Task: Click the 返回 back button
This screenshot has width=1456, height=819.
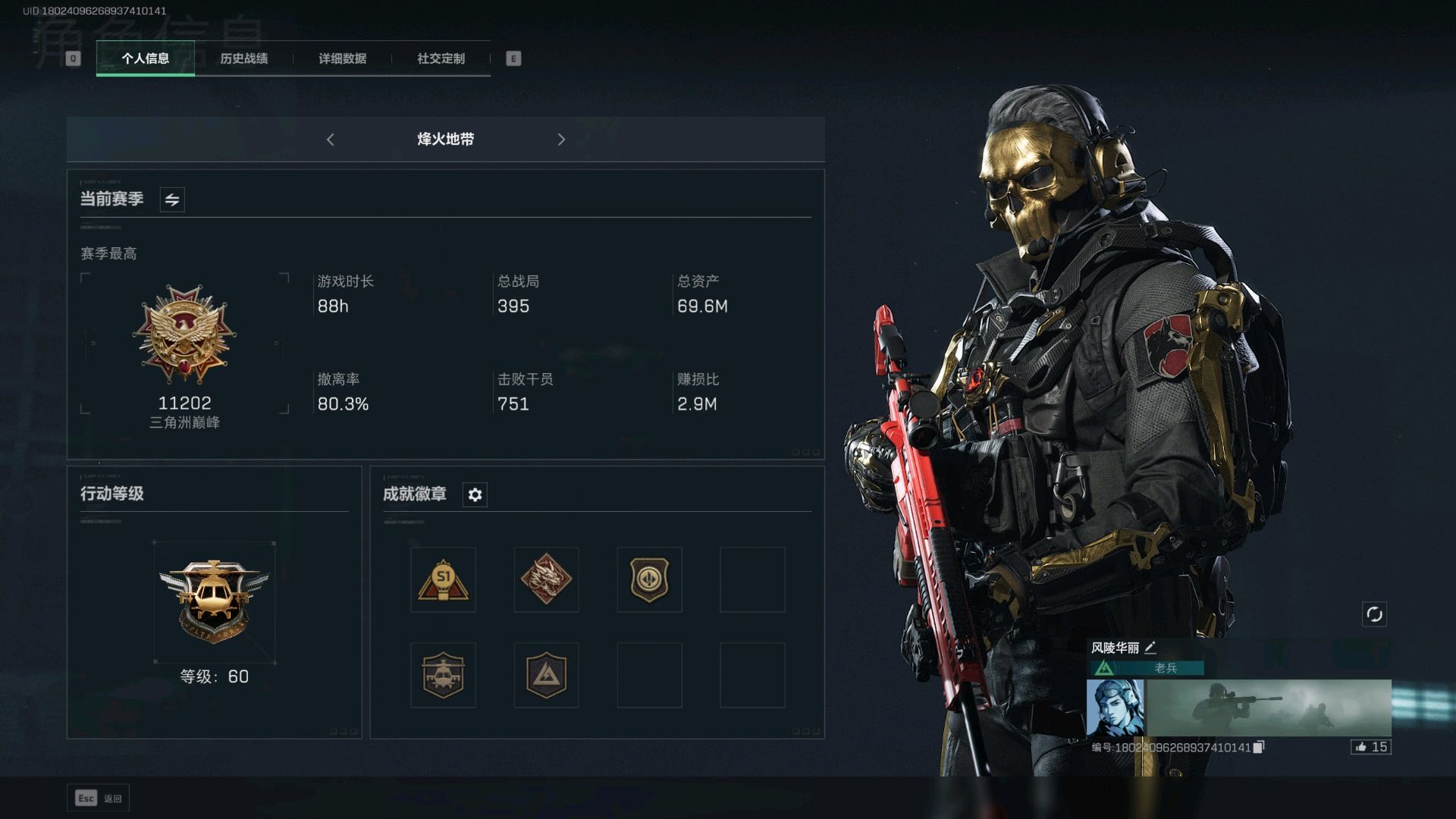Action: (x=99, y=798)
